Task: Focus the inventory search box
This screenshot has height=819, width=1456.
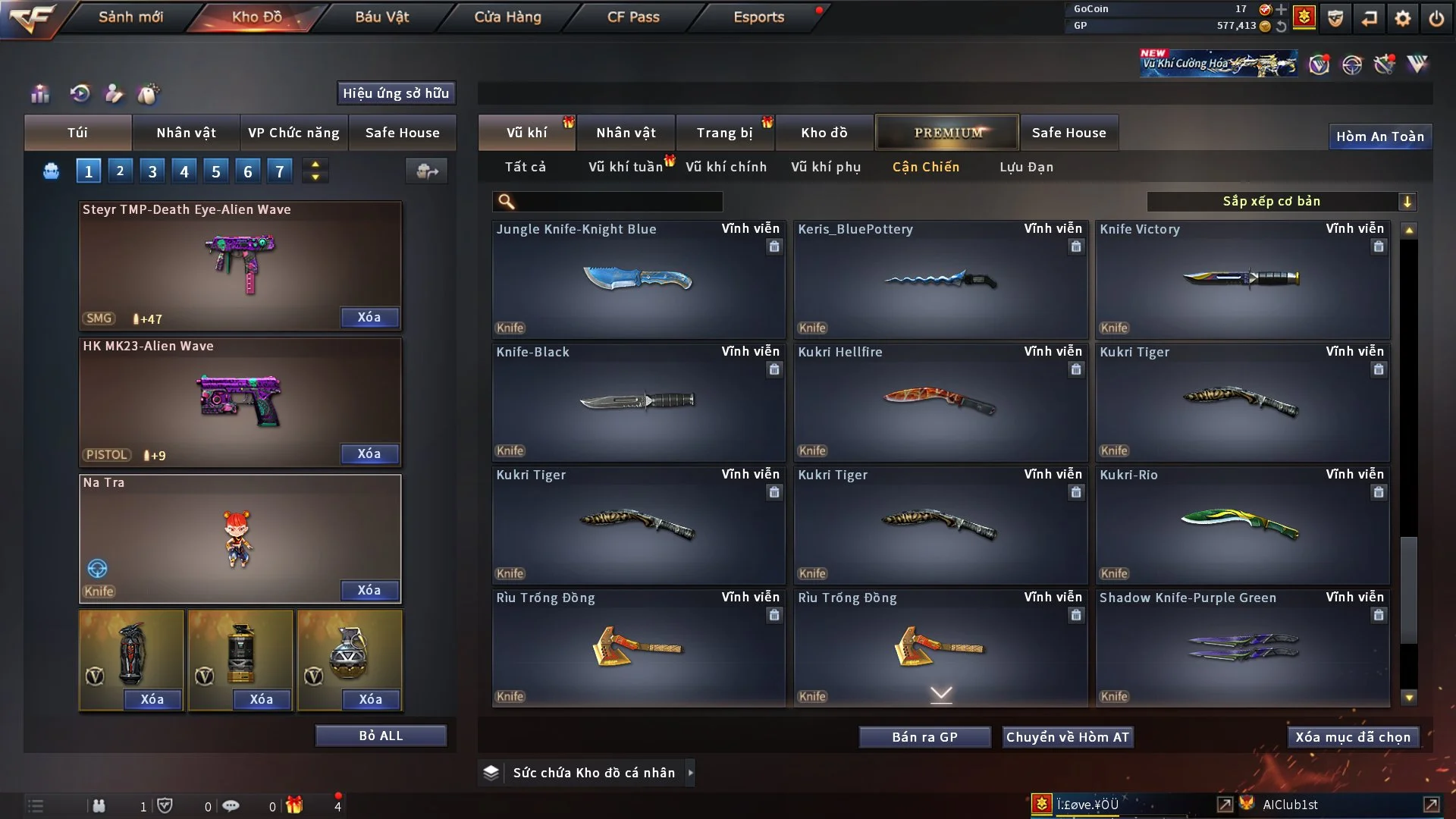Action: tap(618, 201)
